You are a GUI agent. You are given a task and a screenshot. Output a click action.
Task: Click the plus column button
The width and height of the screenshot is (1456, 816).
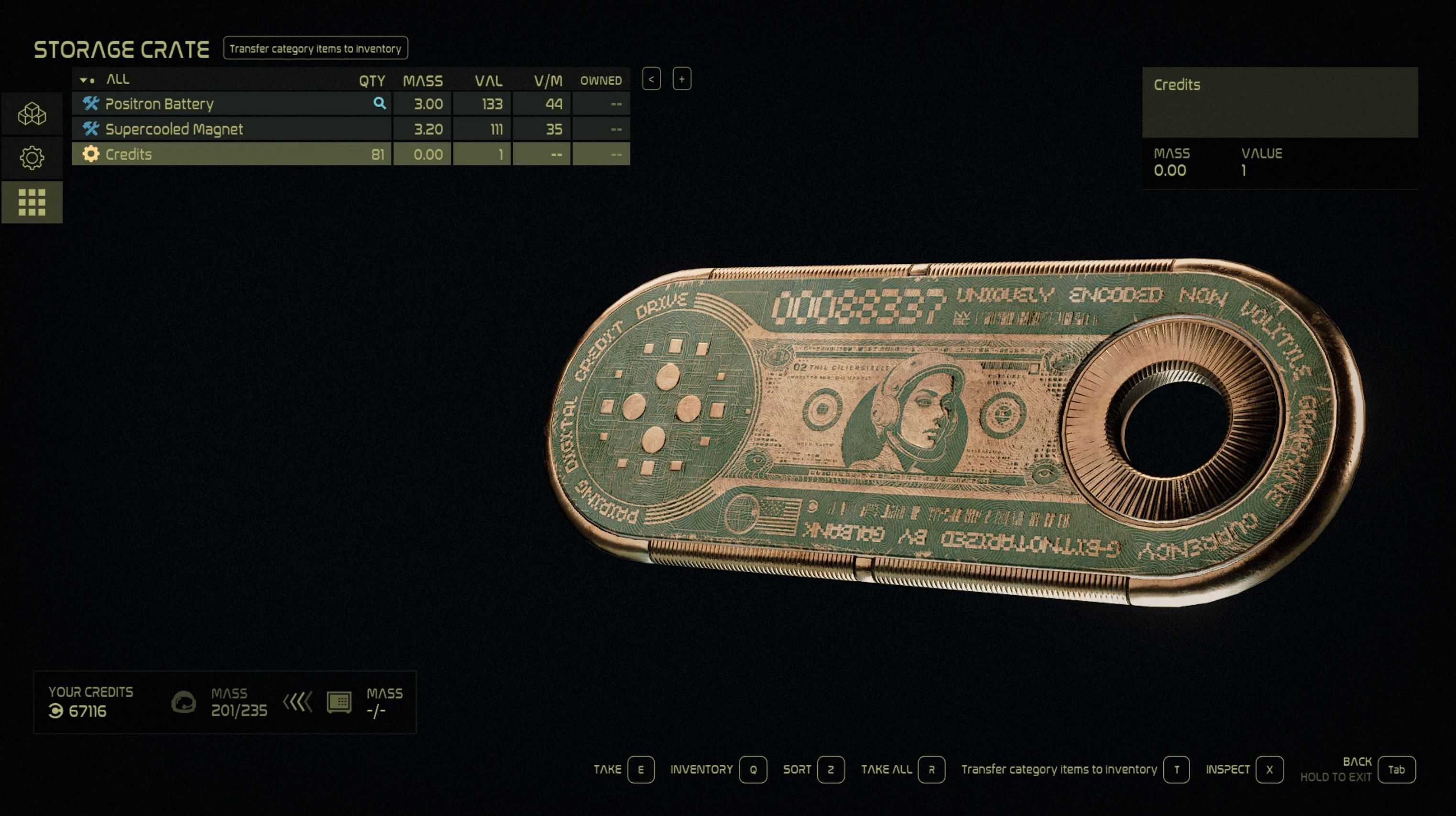(x=682, y=79)
